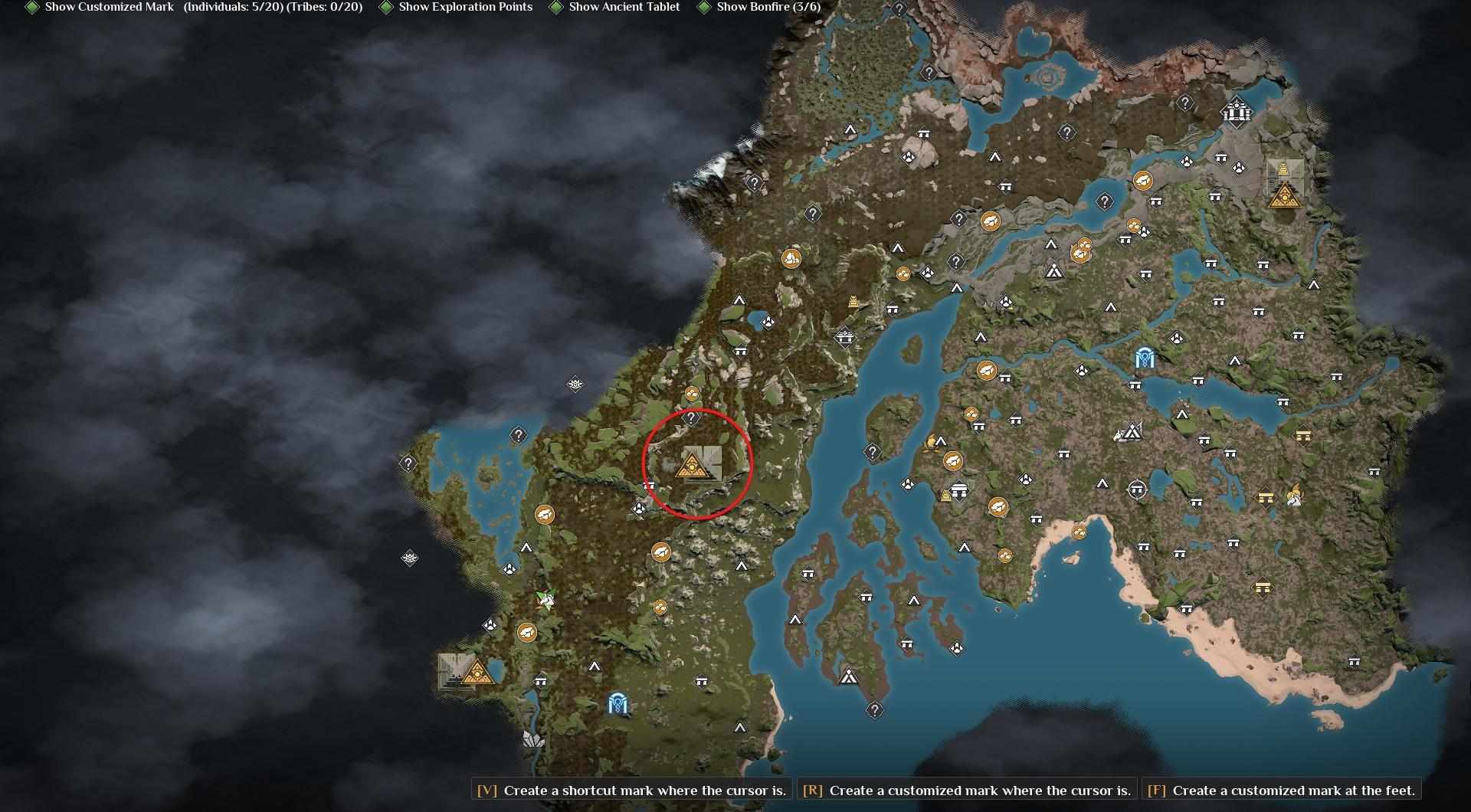This screenshot has width=1471, height=812.
Task: Click the orange wildlife marker below the red circle
Action: coord(660,551)
